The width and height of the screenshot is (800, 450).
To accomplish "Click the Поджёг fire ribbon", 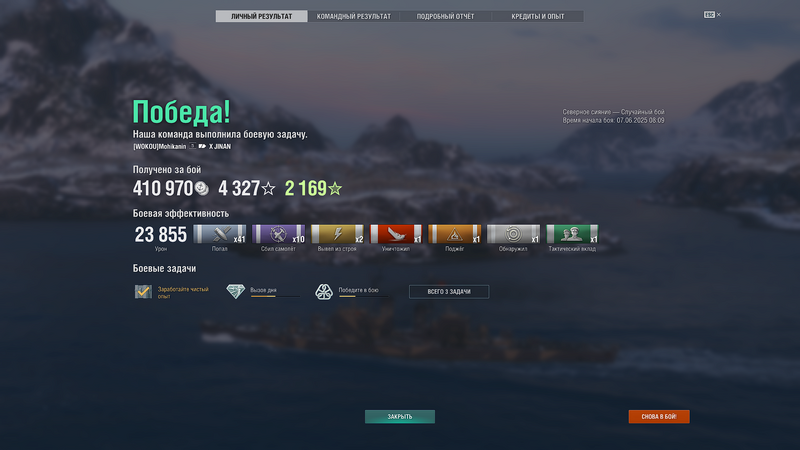I will (454, 234).
